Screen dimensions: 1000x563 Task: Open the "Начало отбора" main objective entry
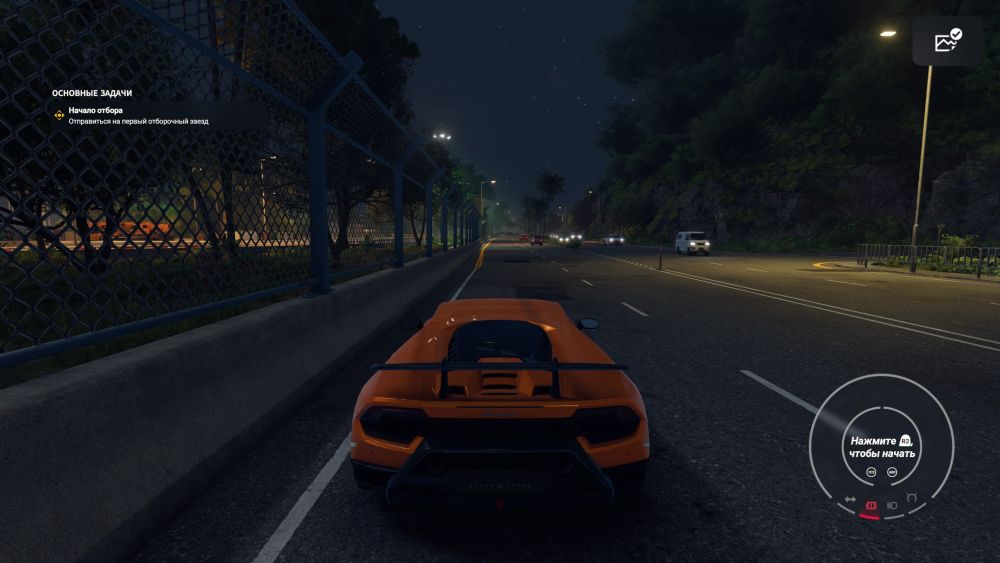click(x=95, y=110)
